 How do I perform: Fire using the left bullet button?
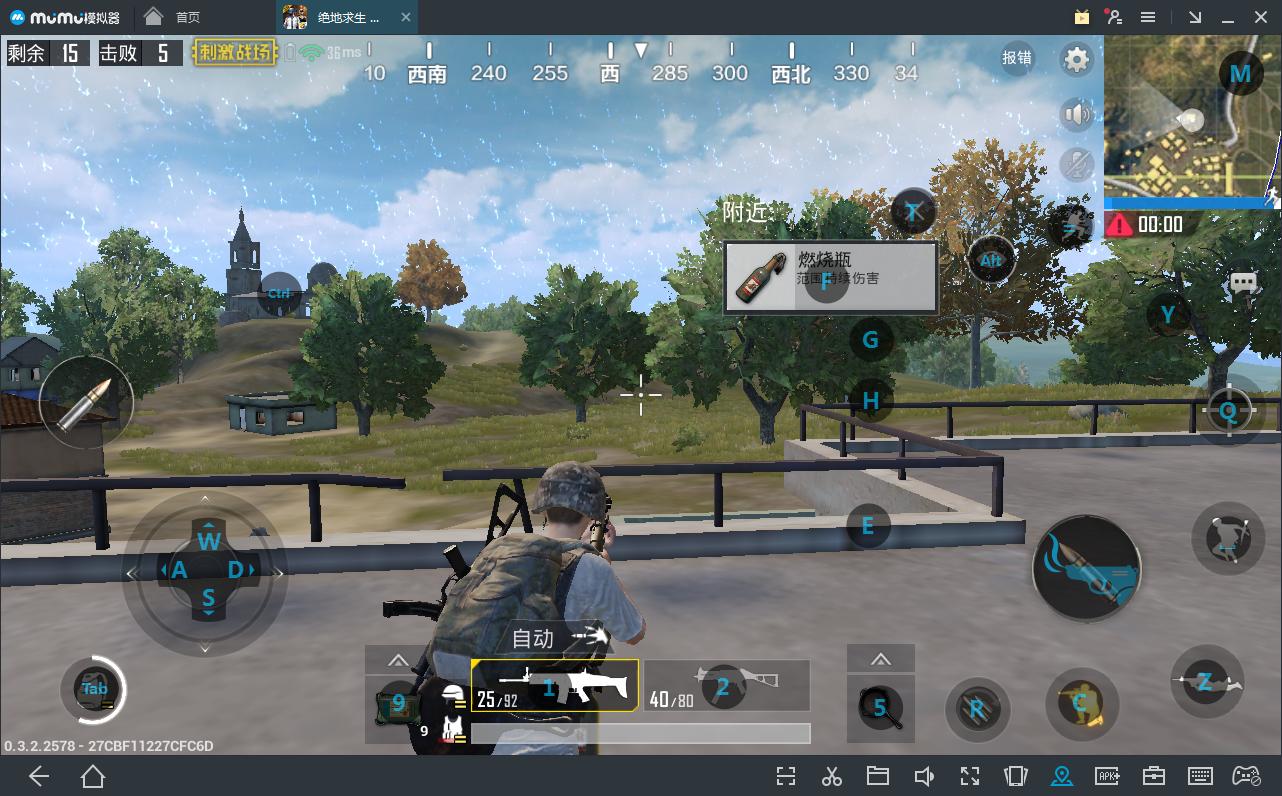pos(86,403)
